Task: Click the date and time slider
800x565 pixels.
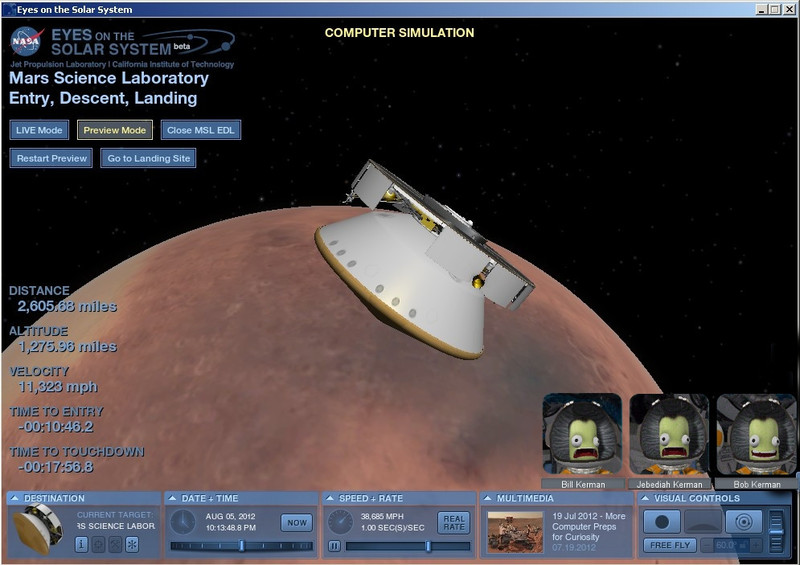Action: click(241, 546)
